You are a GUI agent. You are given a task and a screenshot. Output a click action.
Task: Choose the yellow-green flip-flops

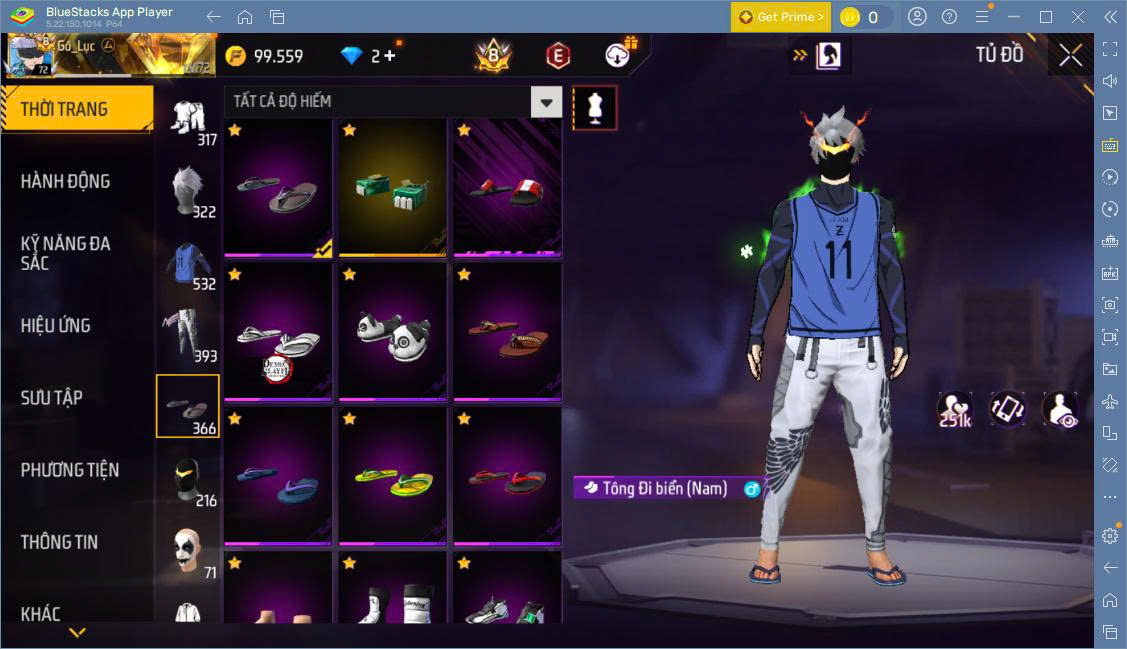[x=392, y=477]
